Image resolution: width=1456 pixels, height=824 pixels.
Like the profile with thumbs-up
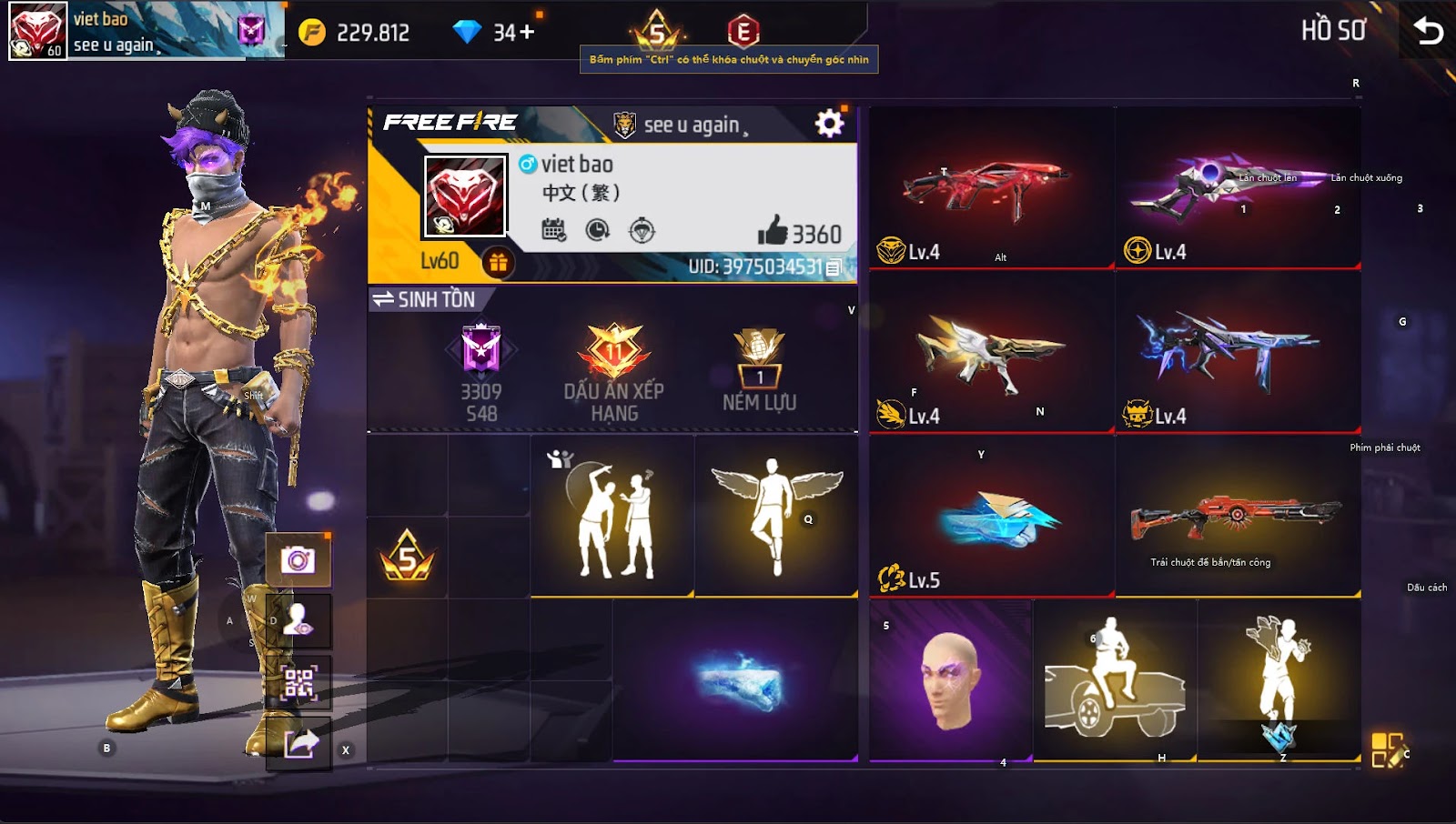[773, 231]
